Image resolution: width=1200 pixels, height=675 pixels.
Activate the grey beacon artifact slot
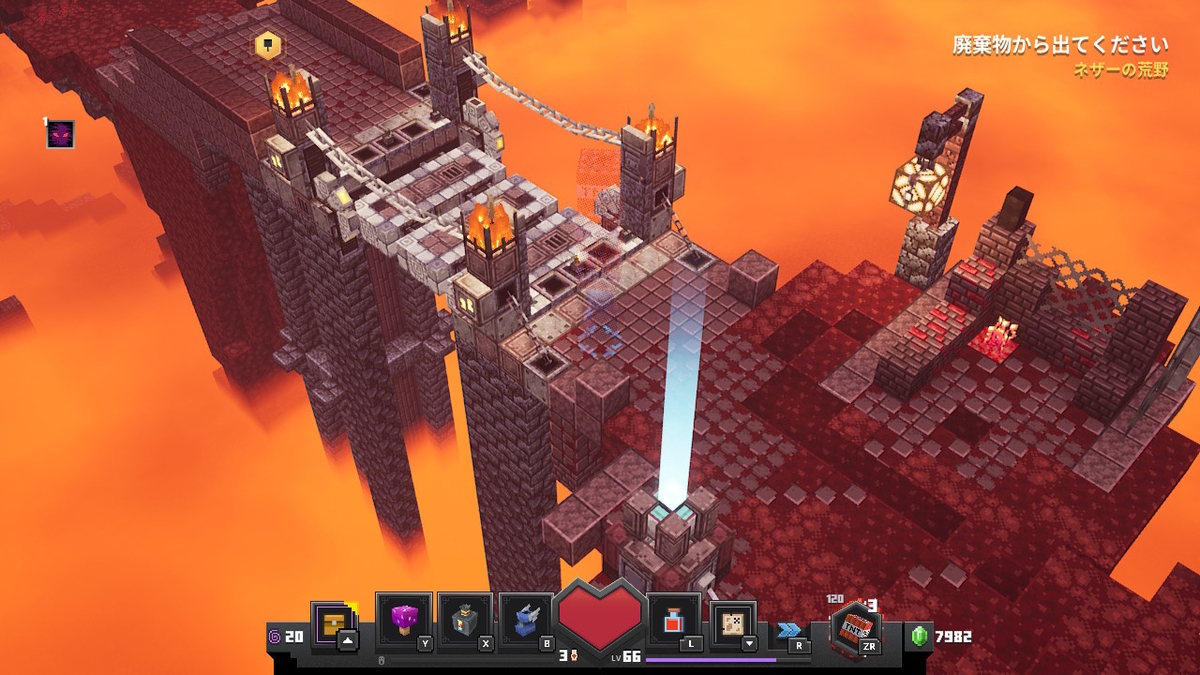pos(465,620)
